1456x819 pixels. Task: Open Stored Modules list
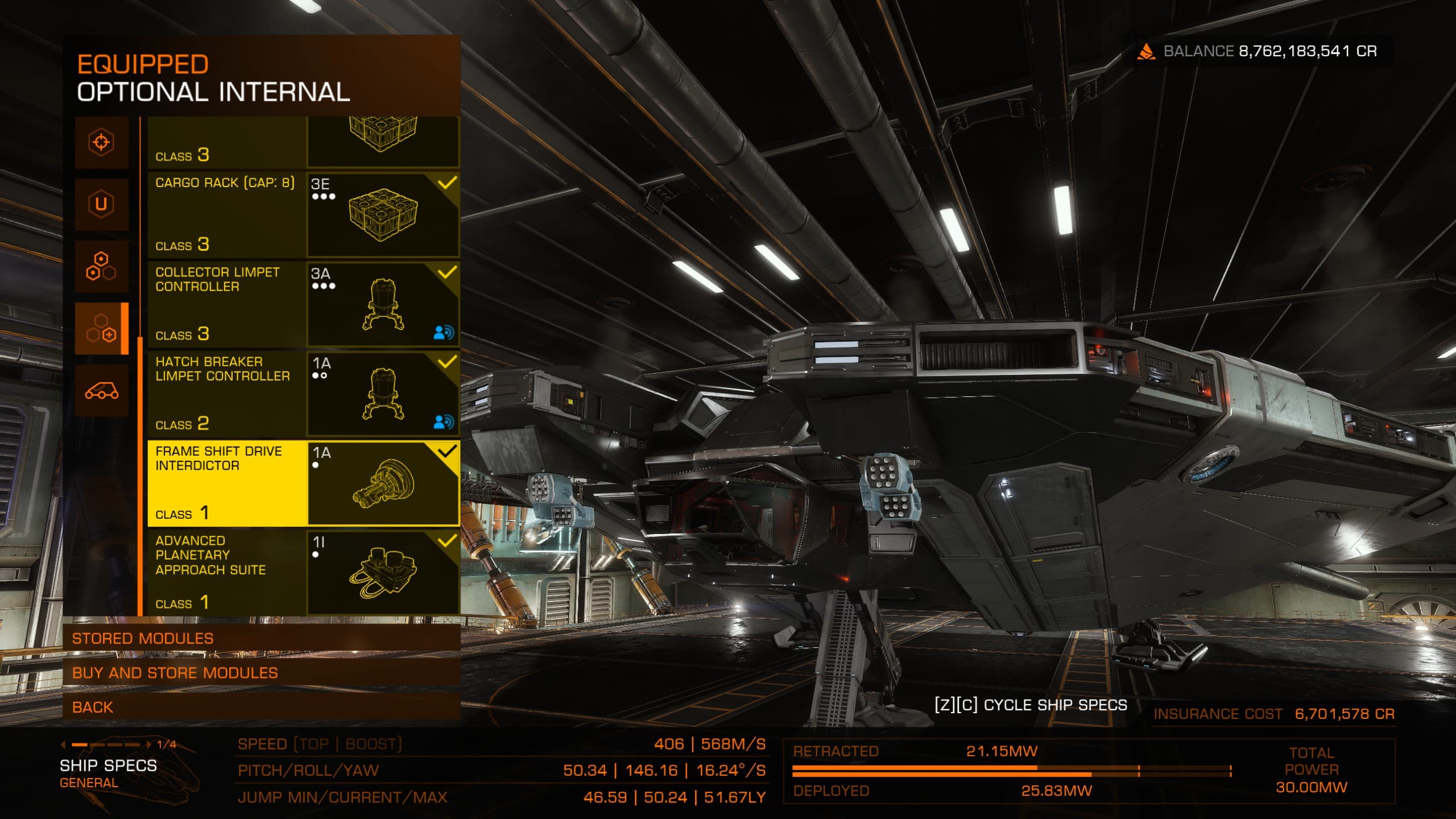point(262,638)
